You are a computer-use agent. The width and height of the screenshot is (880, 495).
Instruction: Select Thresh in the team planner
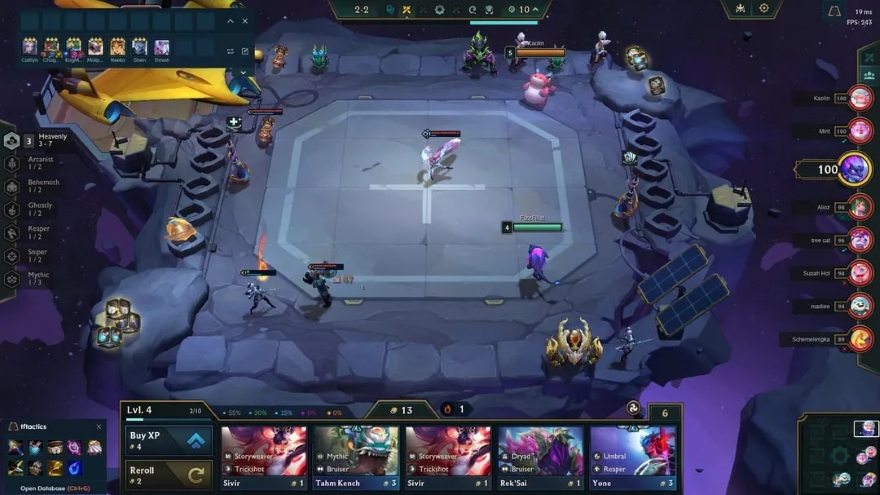162,47
